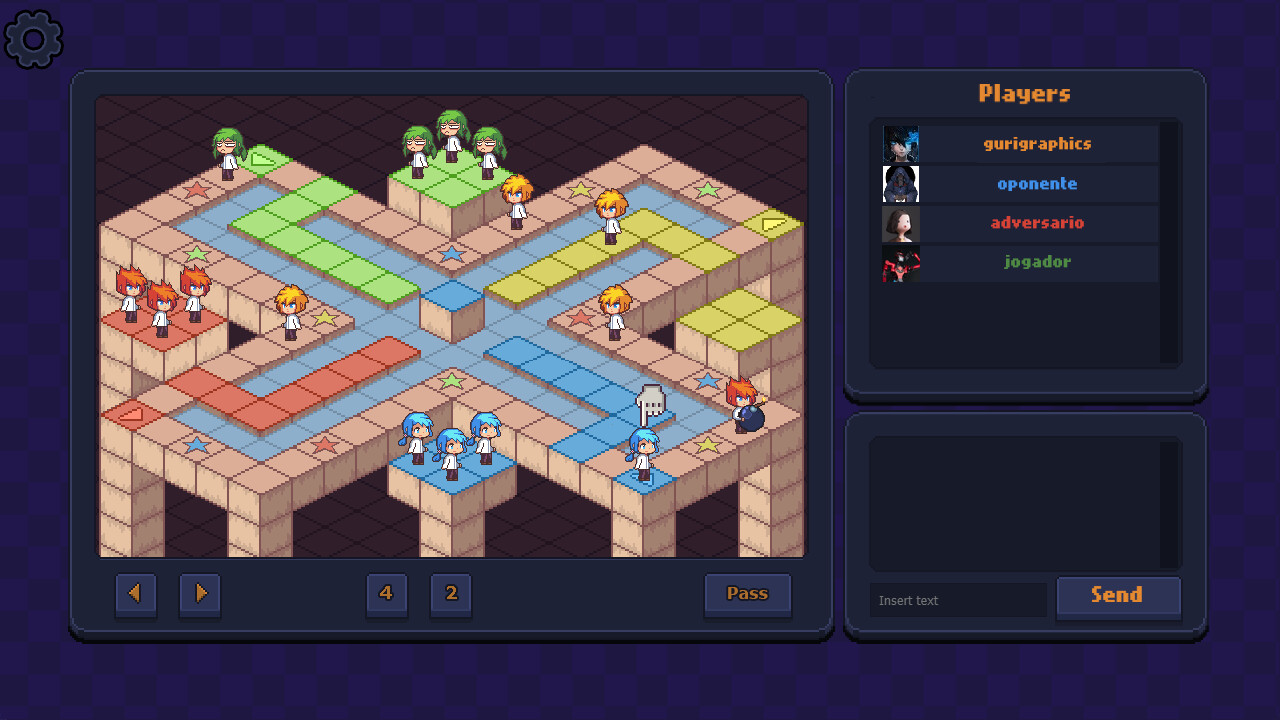Click jogador's red robot avatar
The width and height of the screenshot is (1280, 720).
900,262
